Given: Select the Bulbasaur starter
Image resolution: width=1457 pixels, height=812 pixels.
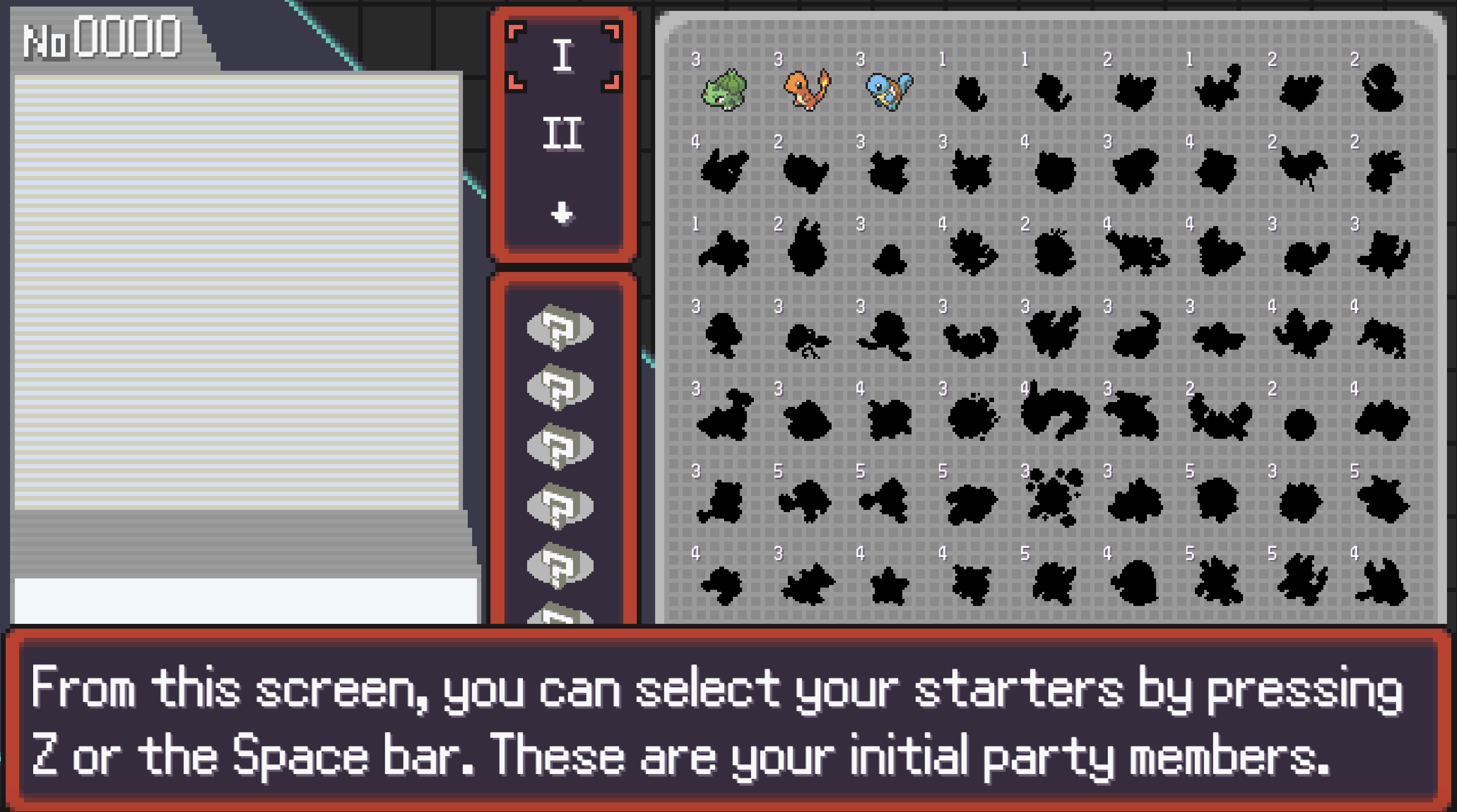Looking at the screenshot, I should [x=724, y=90].
